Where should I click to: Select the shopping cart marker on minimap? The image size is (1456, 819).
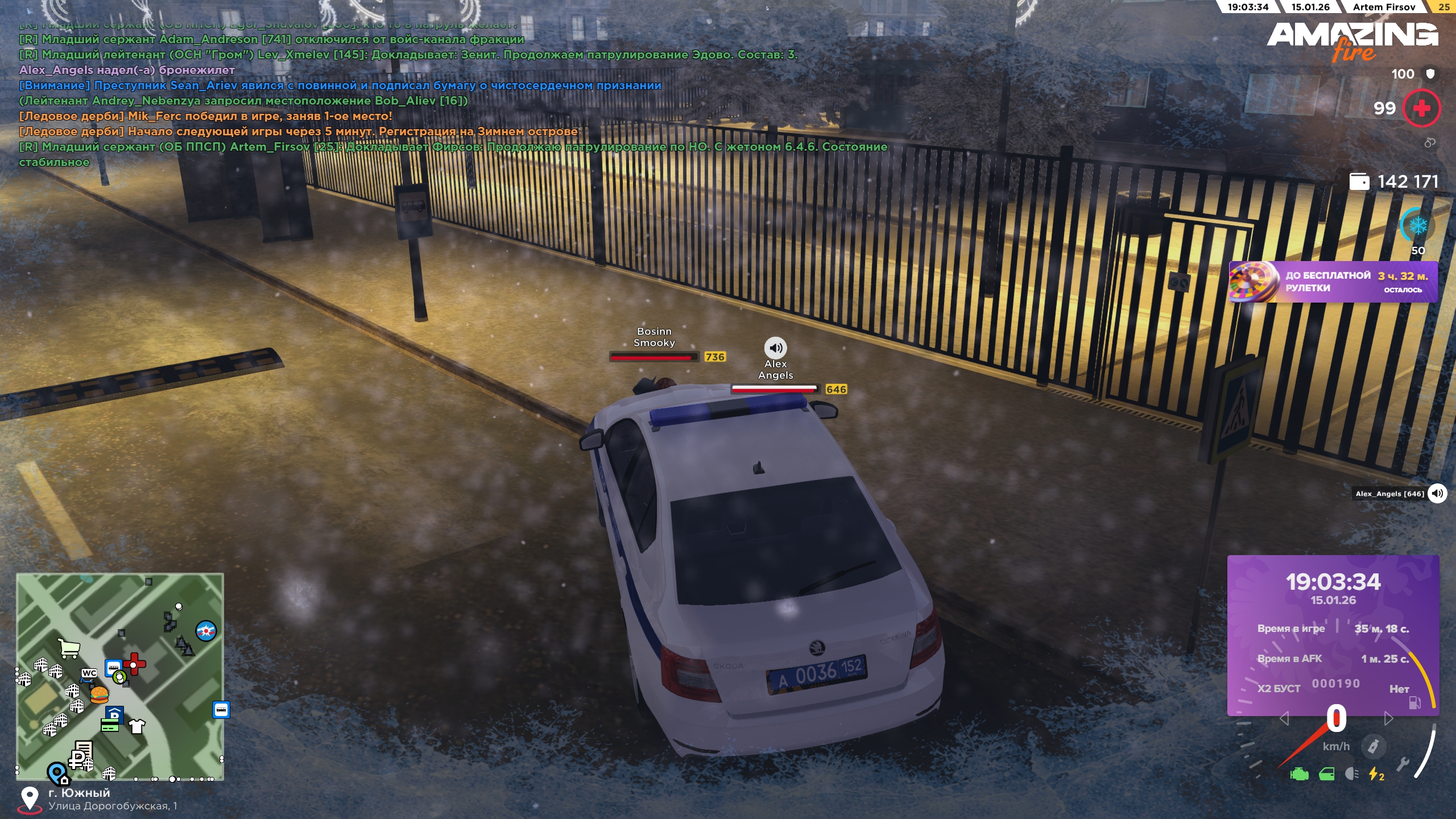(69, 647)
